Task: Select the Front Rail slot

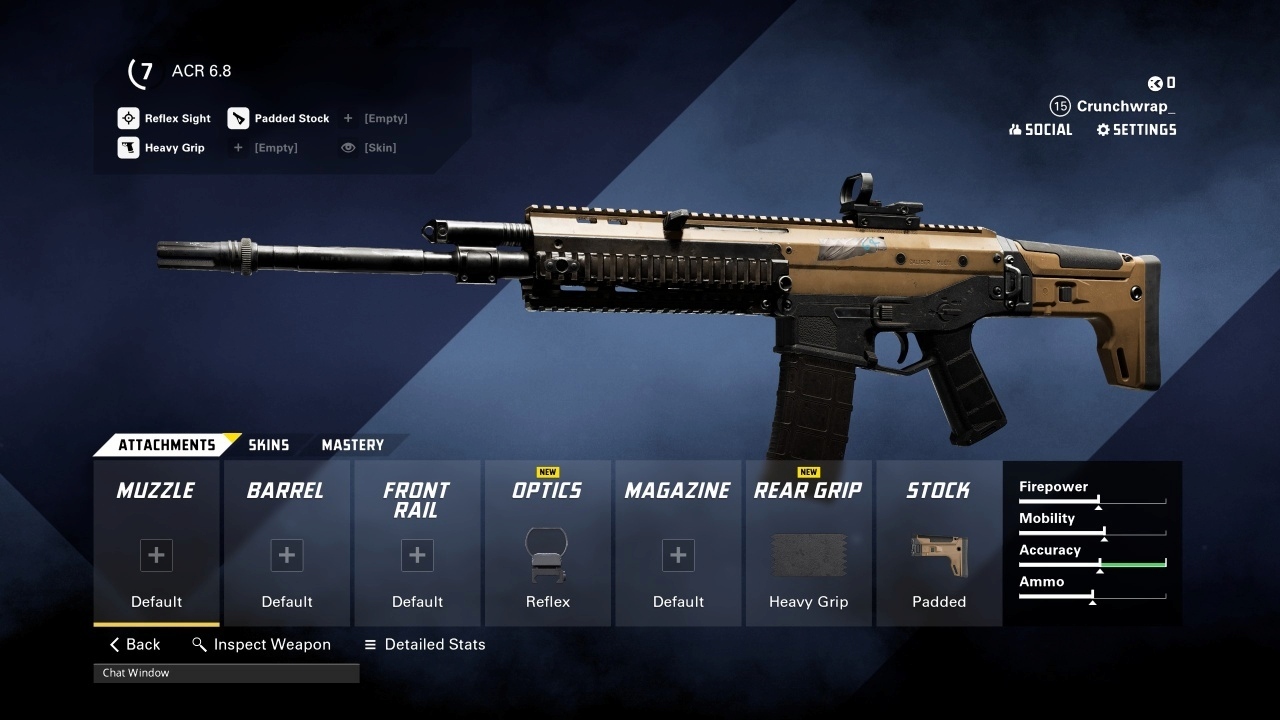Action: point(417,543)
